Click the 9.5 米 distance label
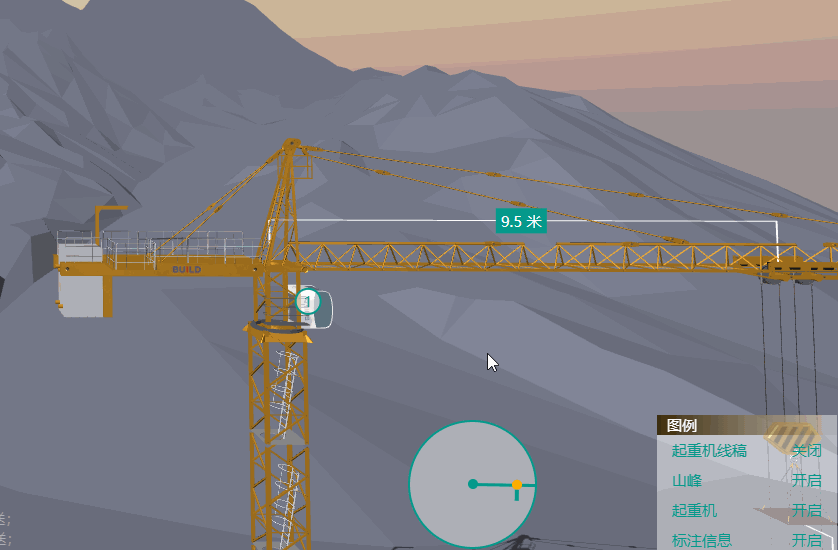The width and height of the screenshot is (838, 550). 521,221
